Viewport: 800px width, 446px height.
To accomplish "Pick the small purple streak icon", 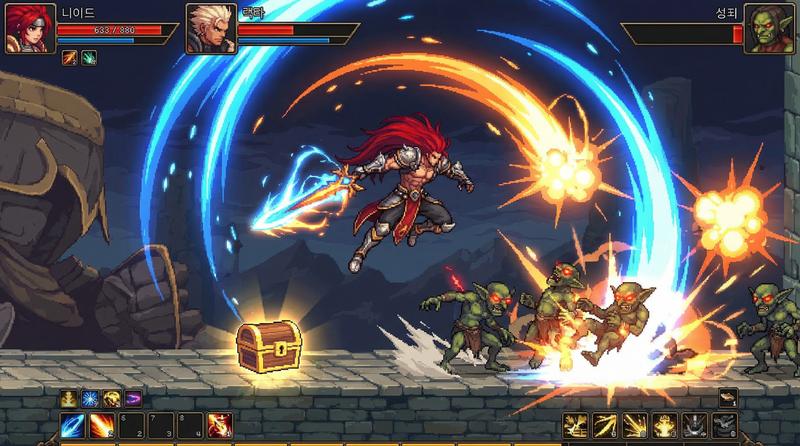I will [133, 398].
